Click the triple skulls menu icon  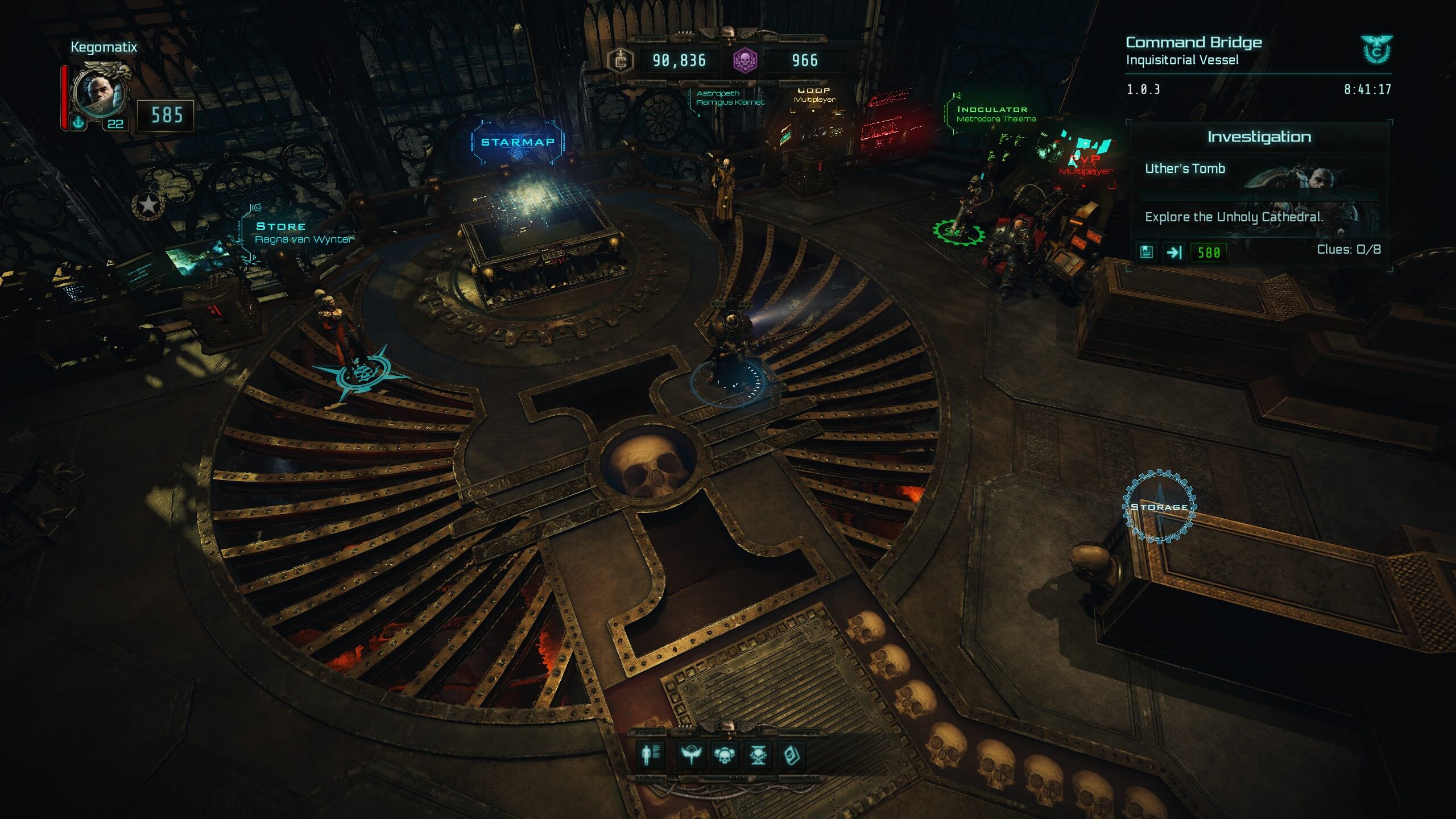point(724,755)
